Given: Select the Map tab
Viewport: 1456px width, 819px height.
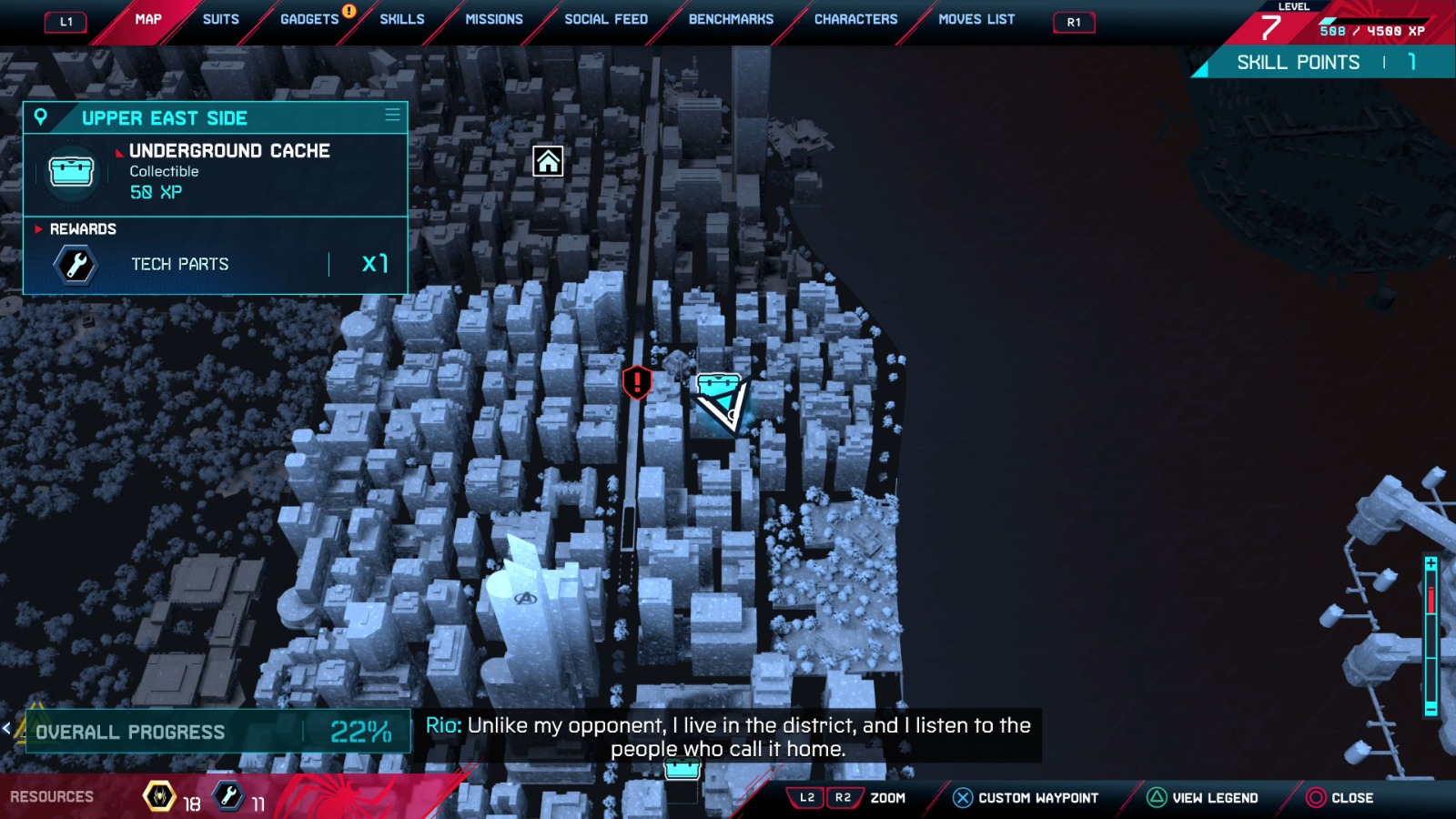Looking at the screenshot, I should coord(148,19).
